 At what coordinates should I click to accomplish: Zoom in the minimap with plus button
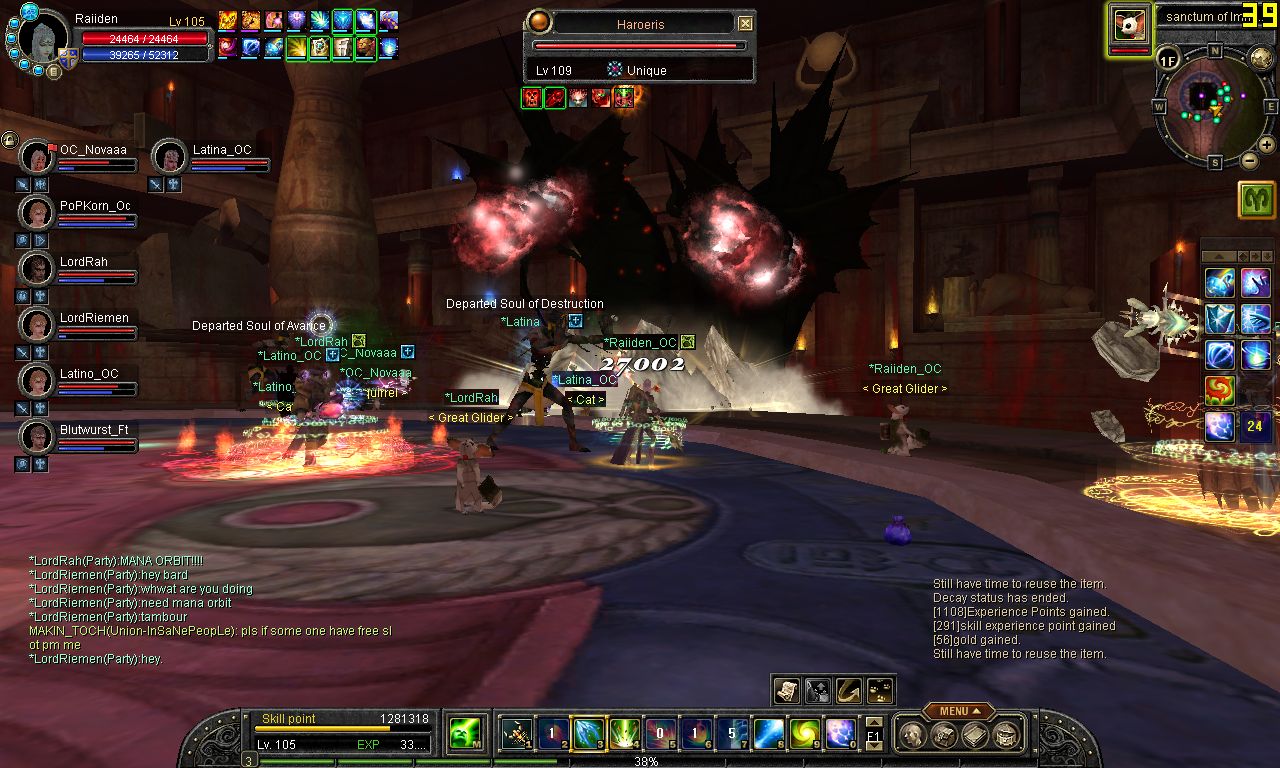[x=1267, y=147]
